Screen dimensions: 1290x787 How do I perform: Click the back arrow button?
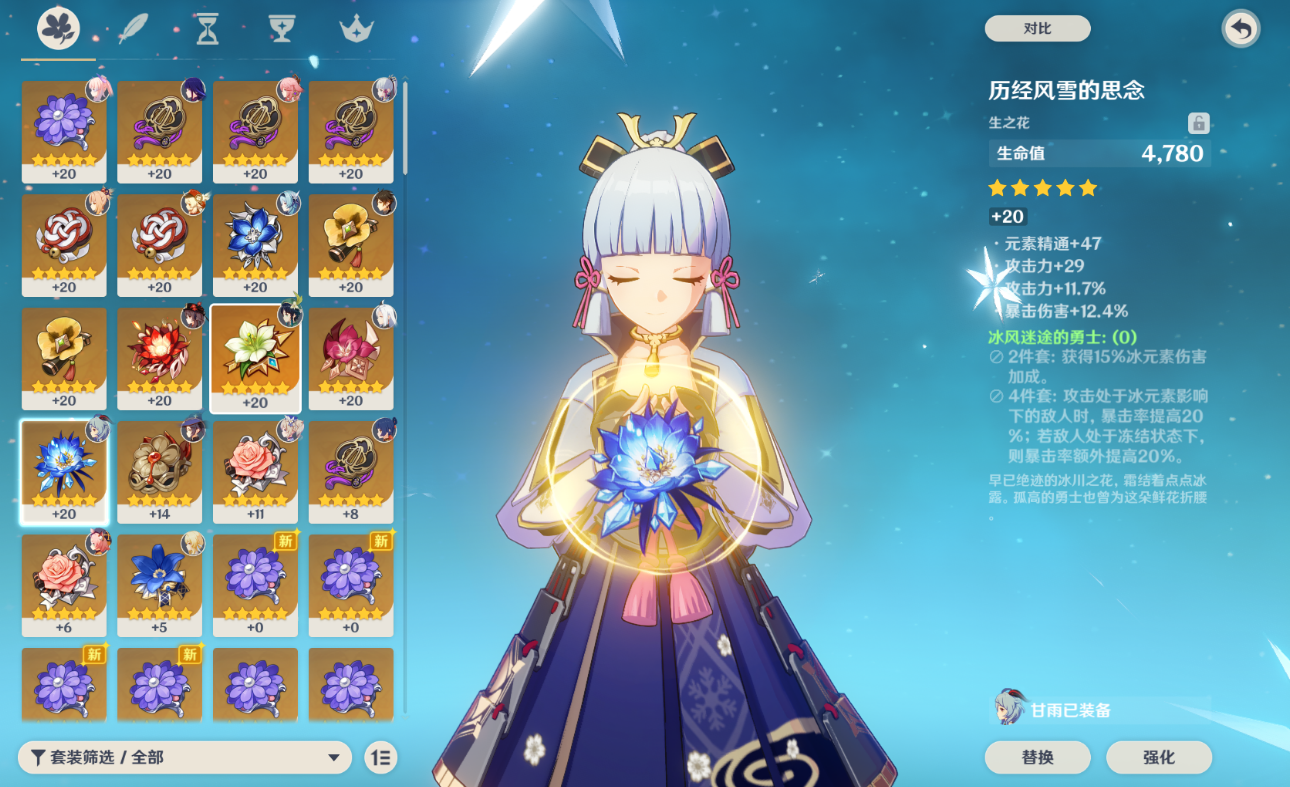click(x=1241, y=29)
